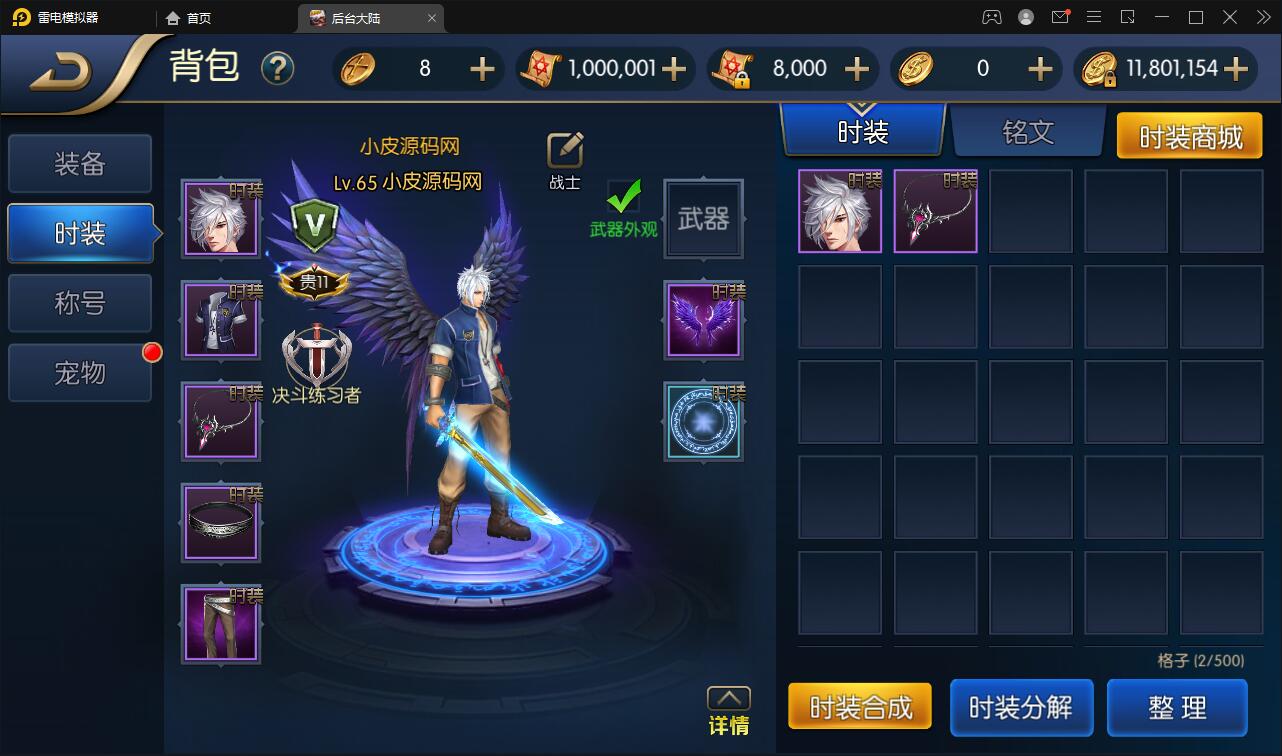Sort the bag with 整理 button

coord(1177,707)
